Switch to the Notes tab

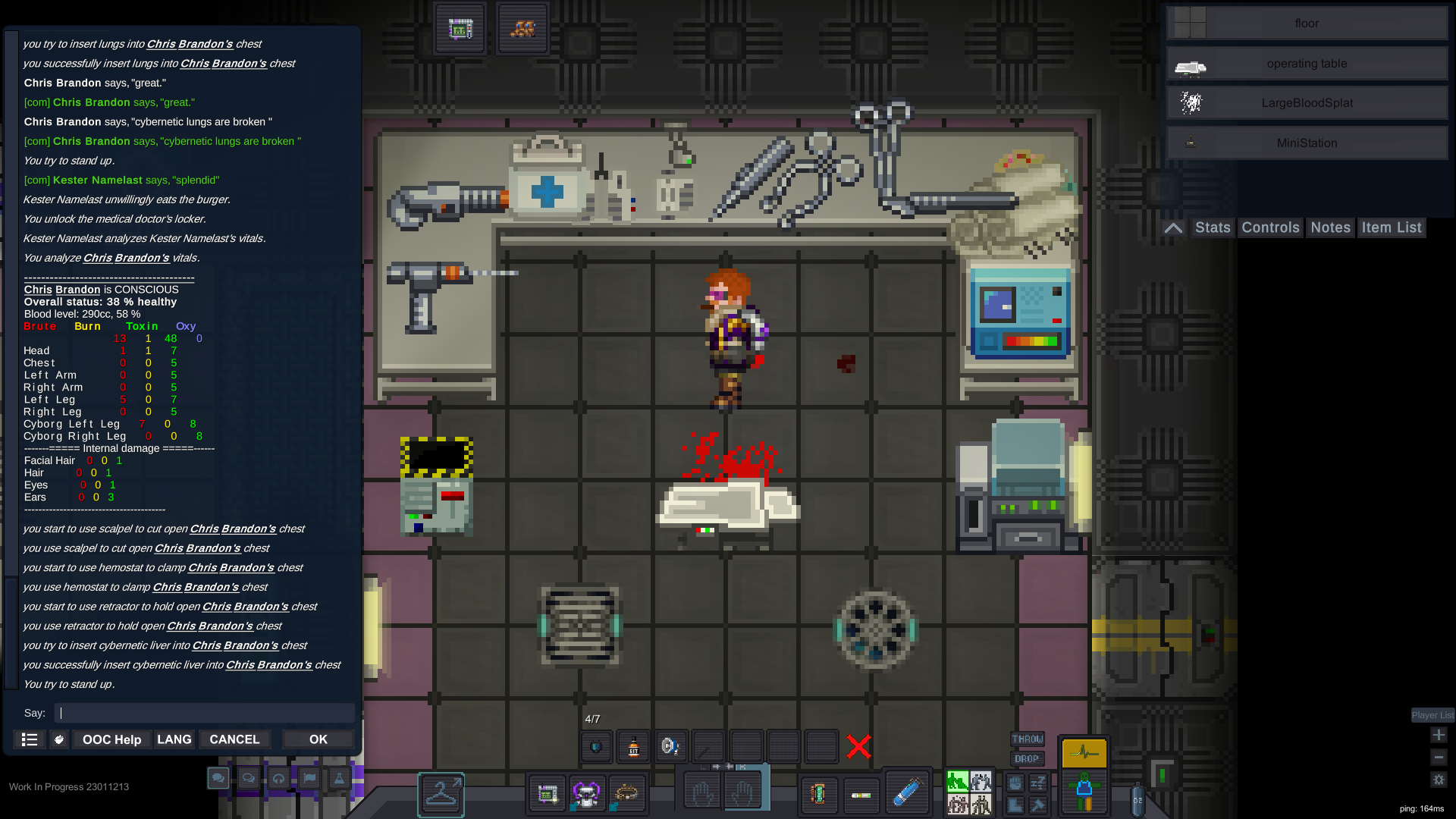click(x=1329, y=227)
